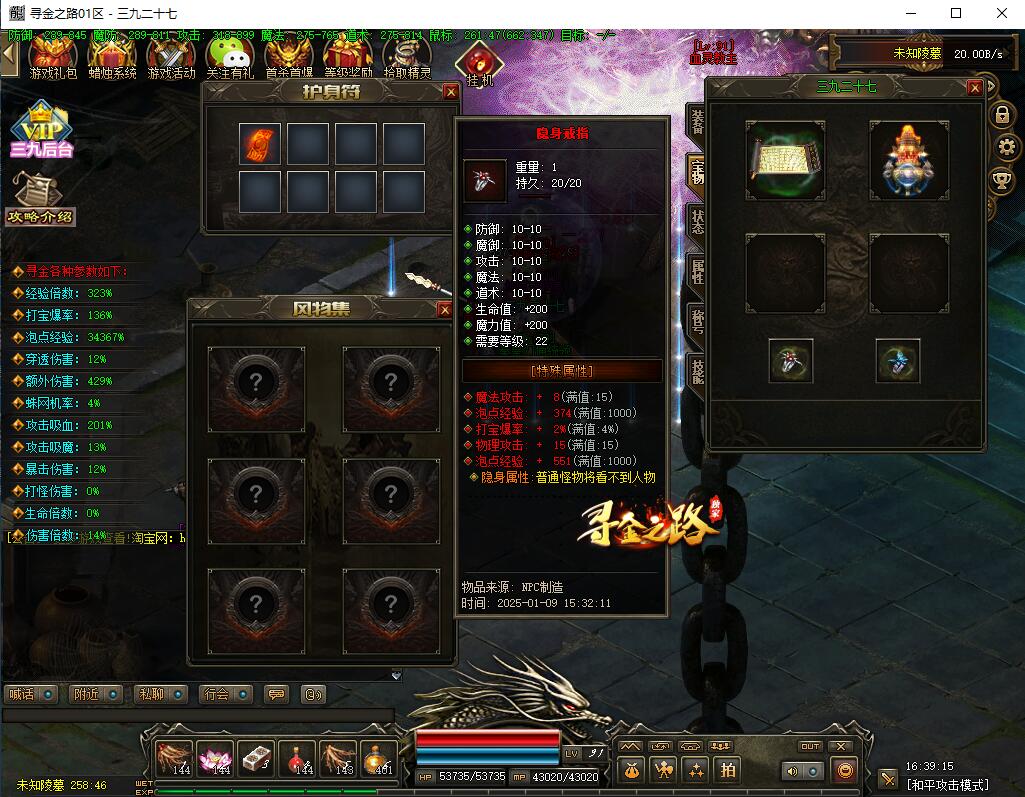Select the 喊话 shout chat channel
This screenshot has height=797, width=1025.
pyautogui.click(x=28, y=694)
